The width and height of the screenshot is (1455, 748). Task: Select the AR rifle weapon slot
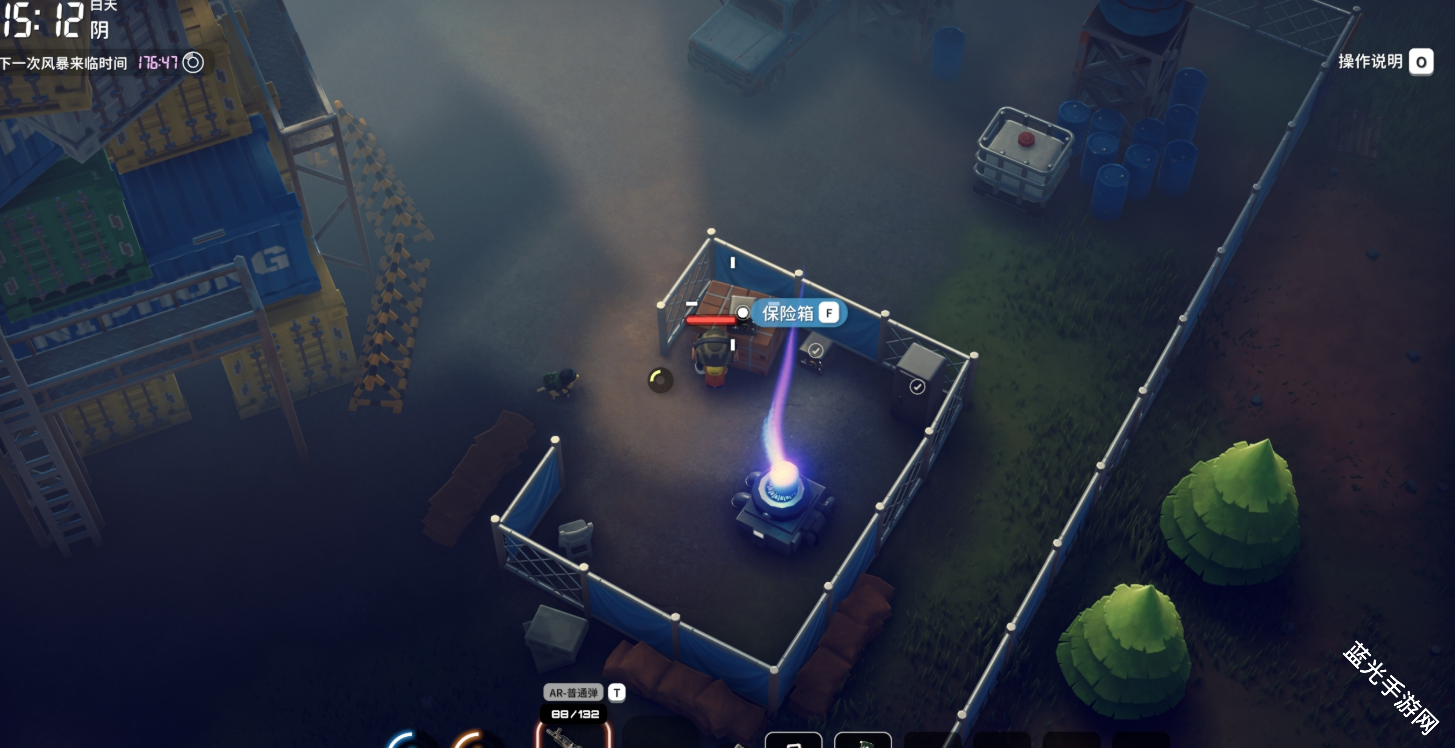point(573,735)
